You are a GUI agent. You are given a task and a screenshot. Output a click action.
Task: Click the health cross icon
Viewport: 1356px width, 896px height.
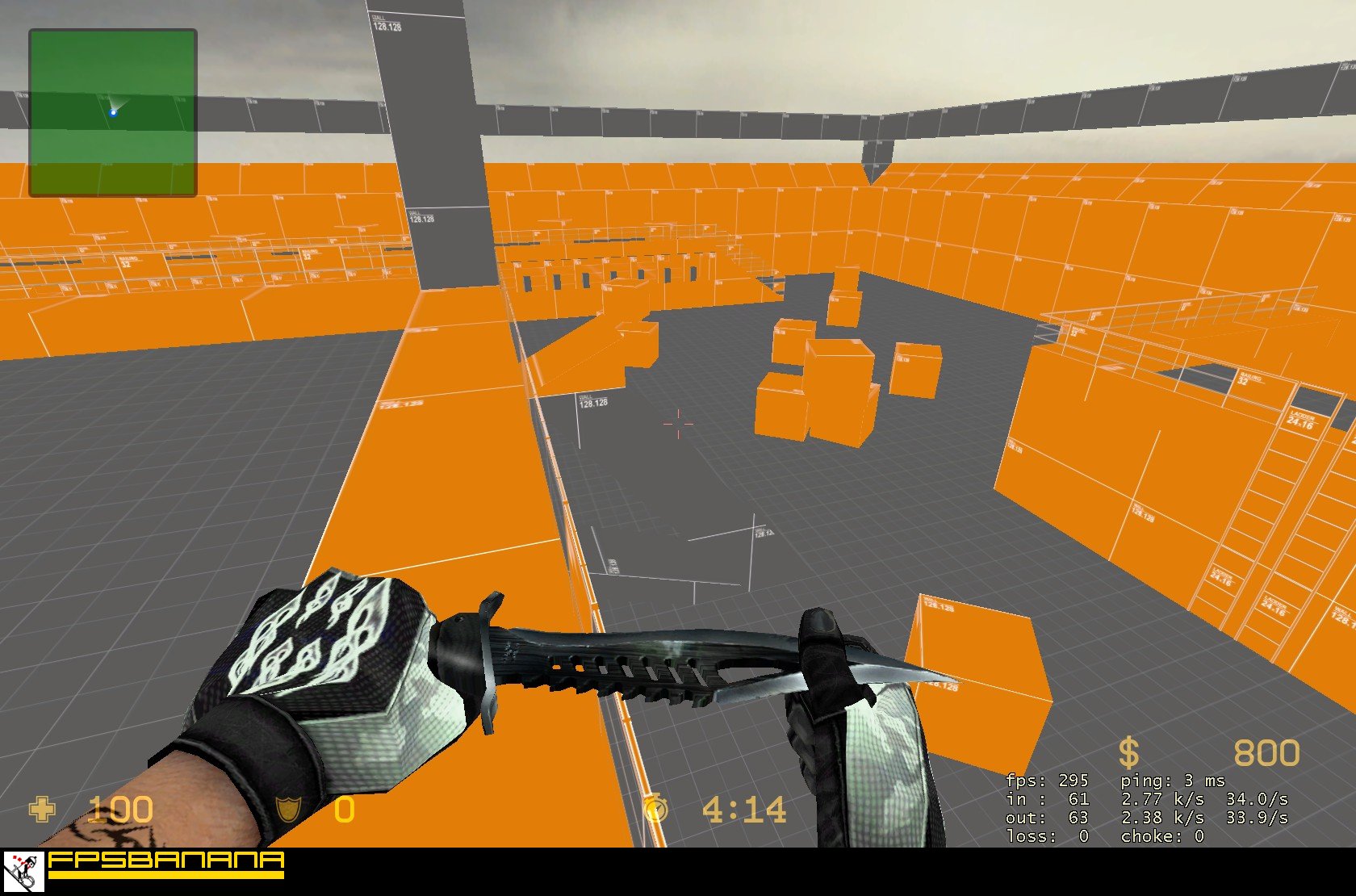click(42, 807)
